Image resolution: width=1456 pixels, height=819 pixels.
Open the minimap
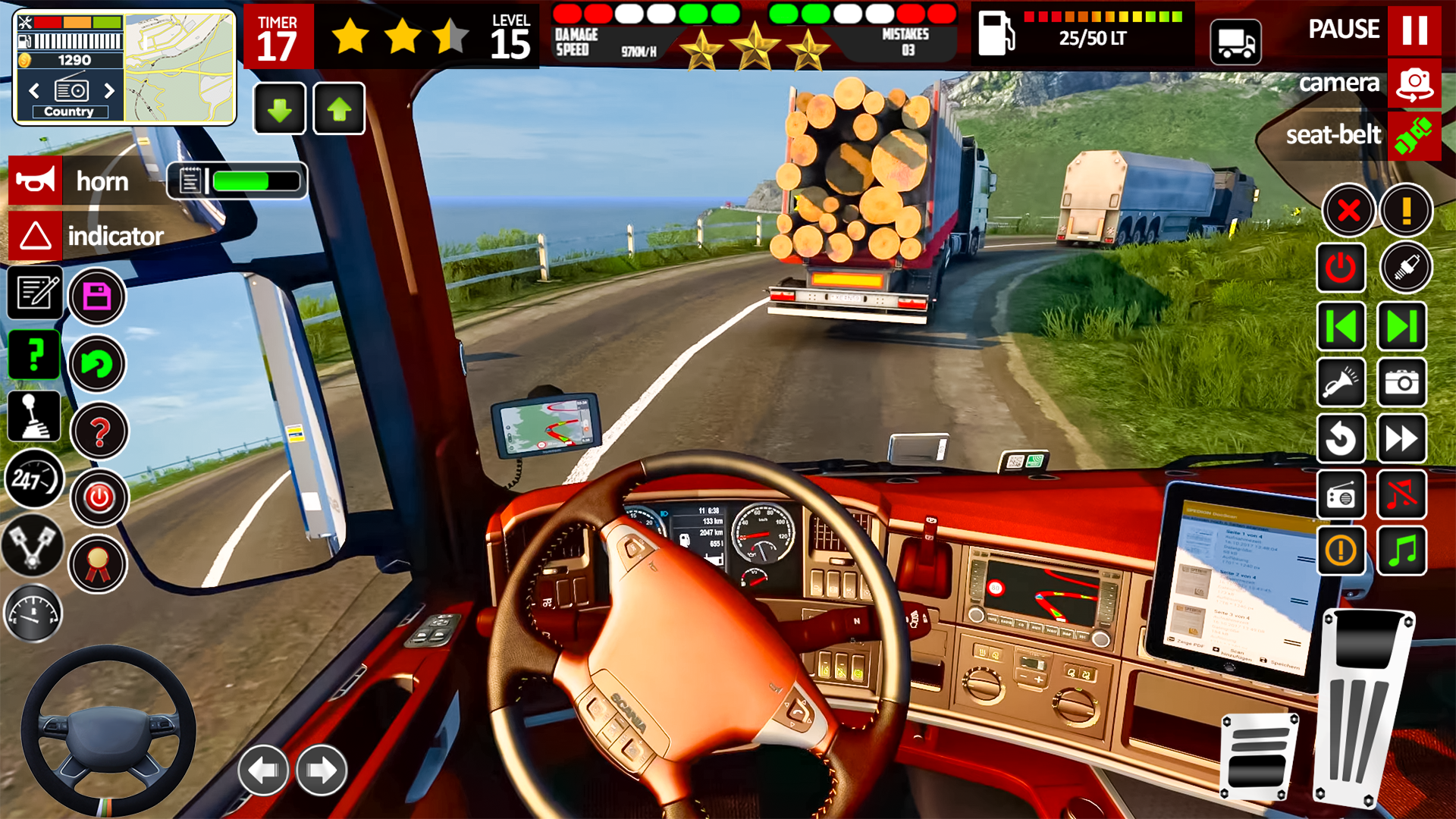tap(180, 68)
